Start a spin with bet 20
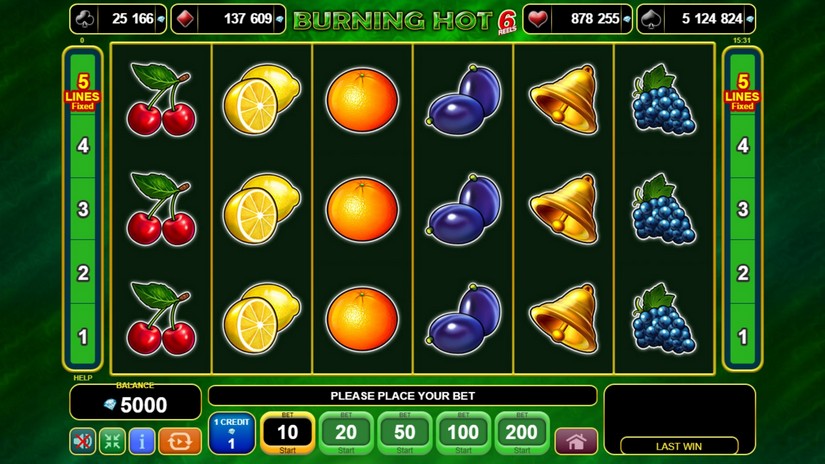 click(x=346, y=433)
